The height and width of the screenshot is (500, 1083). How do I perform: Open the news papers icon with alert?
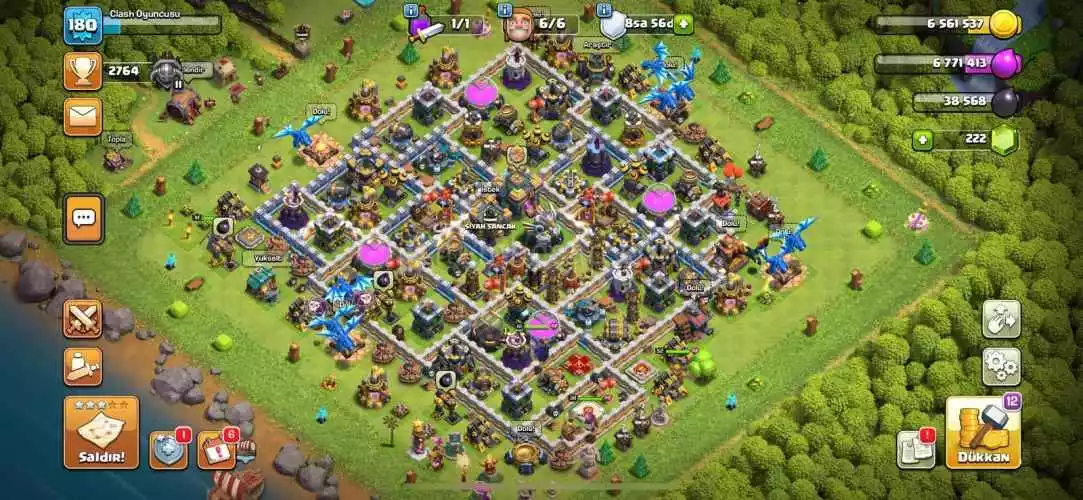(x=914, y=449)
